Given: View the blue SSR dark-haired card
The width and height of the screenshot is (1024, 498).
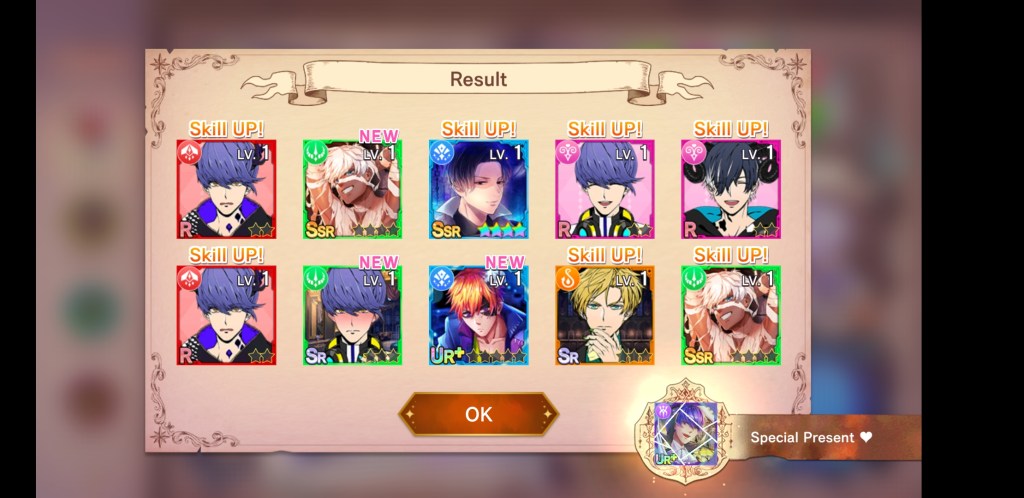Looking at the screenshot, I should pos(478,189).
